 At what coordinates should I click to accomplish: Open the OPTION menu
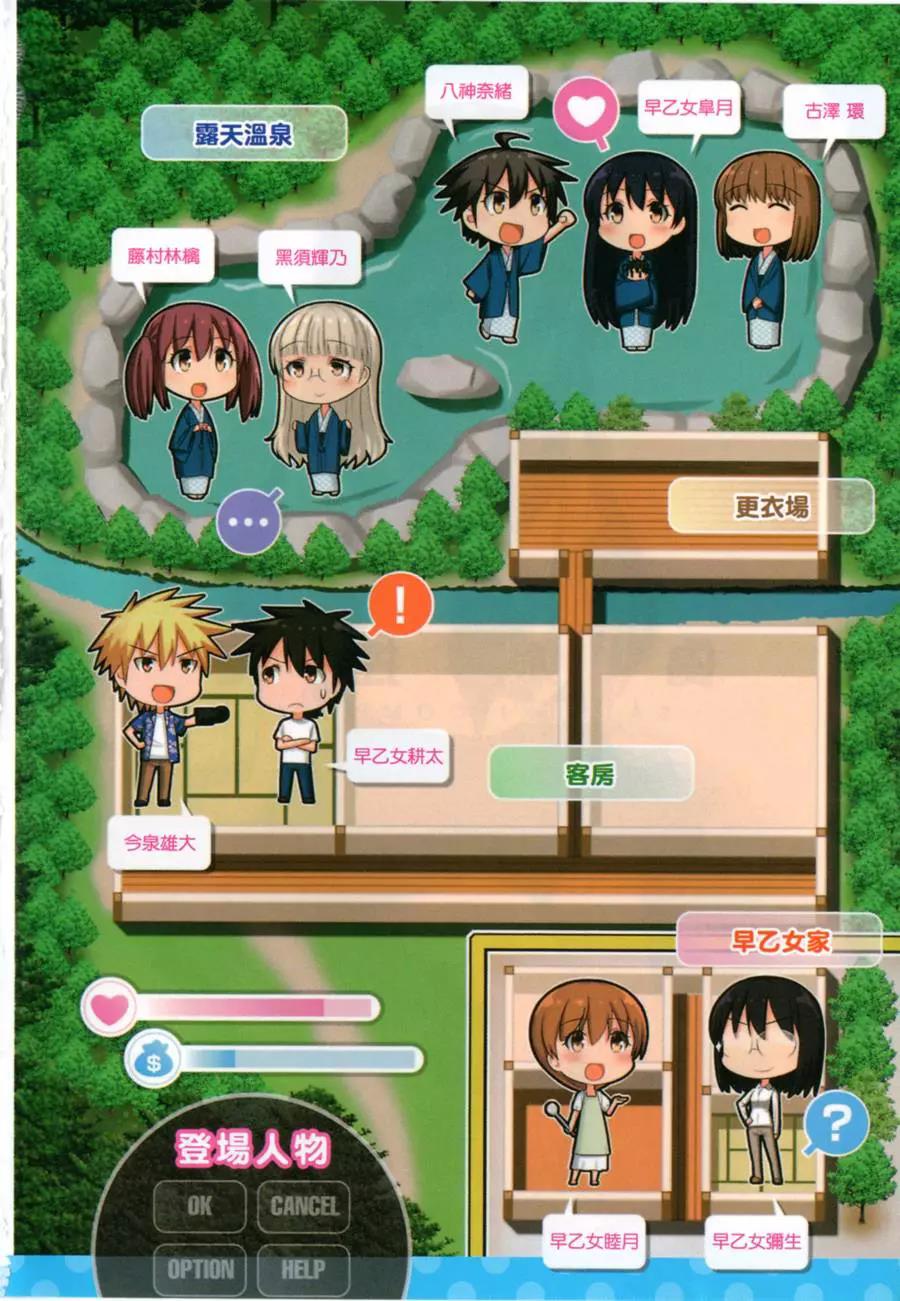tap(200, 1269)
